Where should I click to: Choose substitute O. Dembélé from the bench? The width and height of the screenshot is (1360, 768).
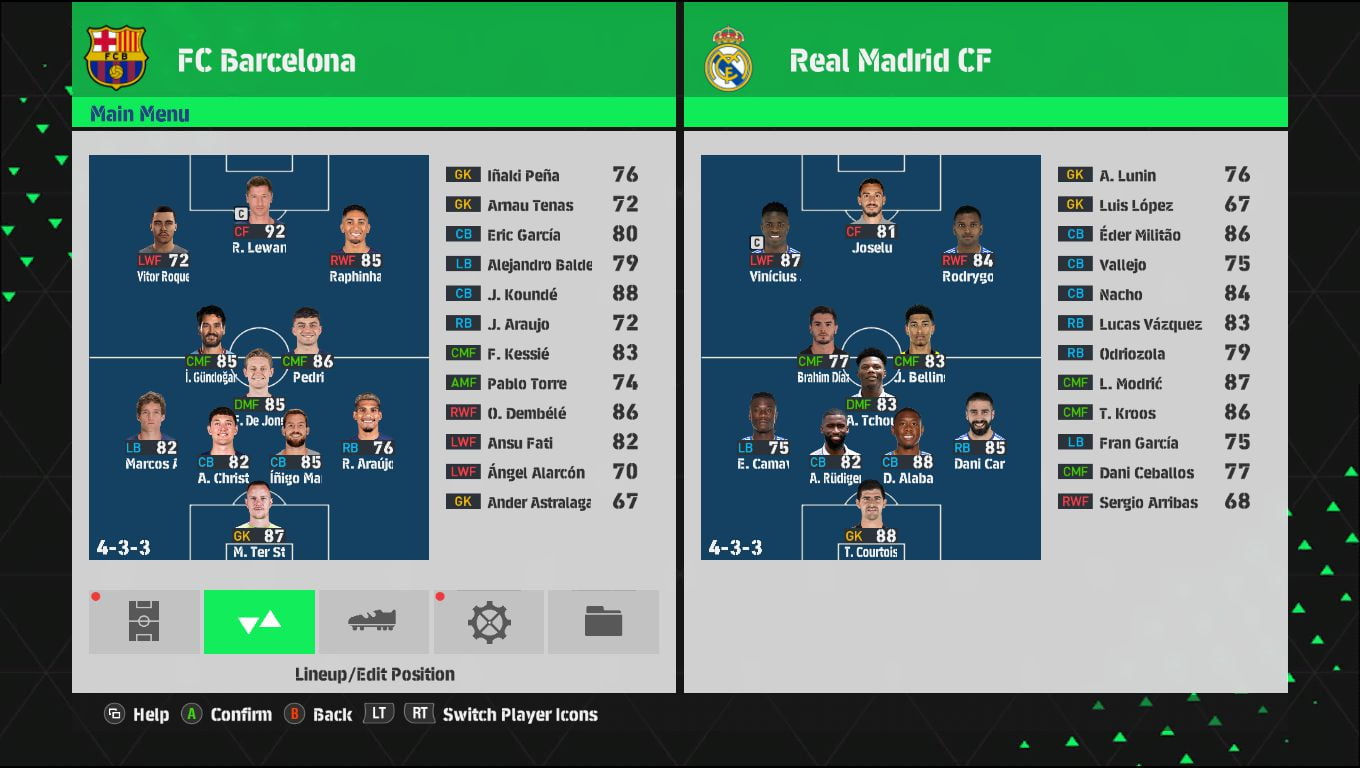[541, 413]
